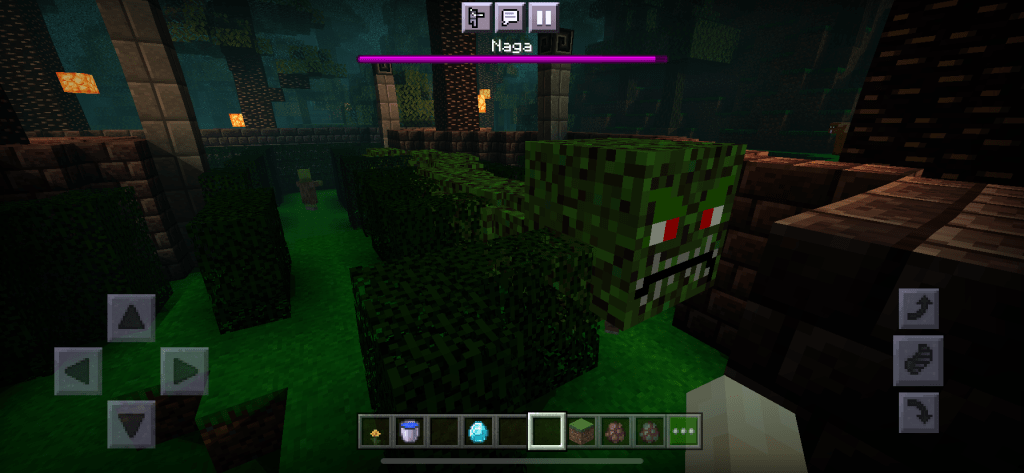1024x473 pixels.
Task: Pause the game
Action: tap(543, 17)
